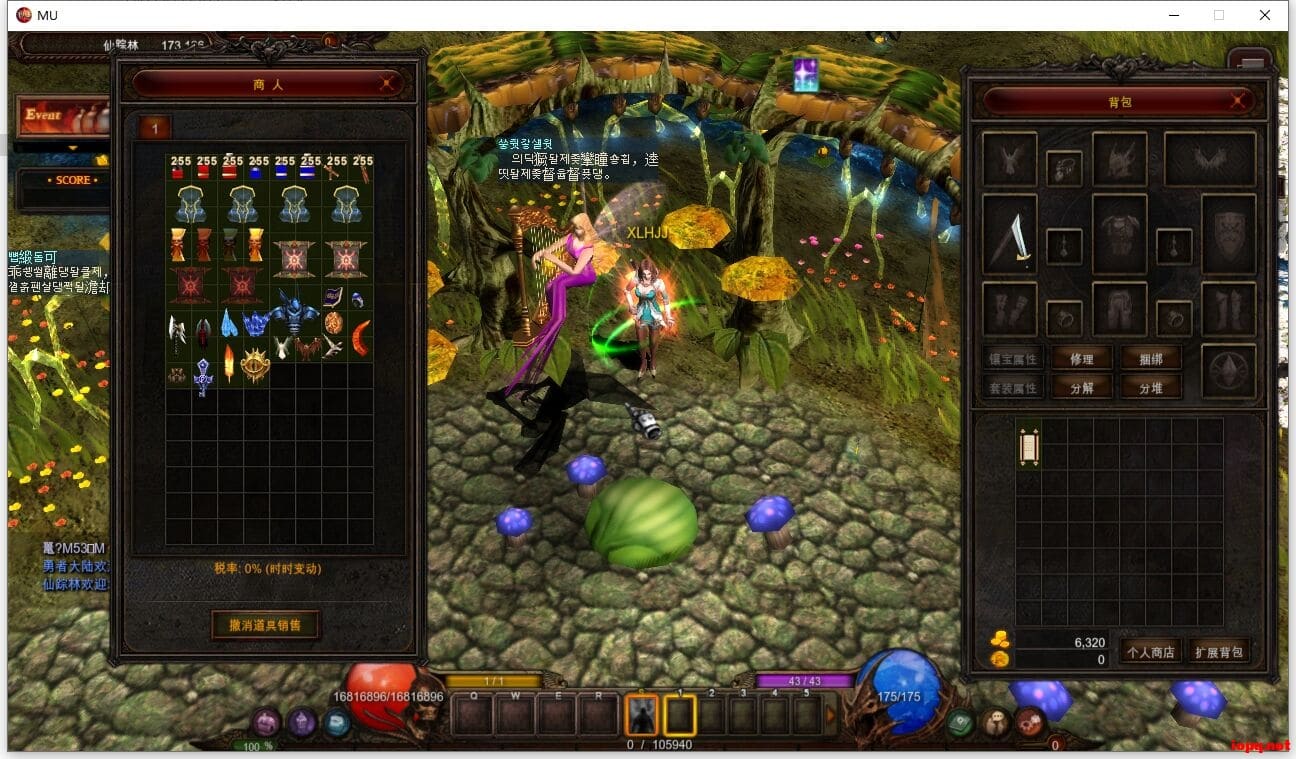
Task: Select the equipped sword weapon slot
Action: point(1010,234)
